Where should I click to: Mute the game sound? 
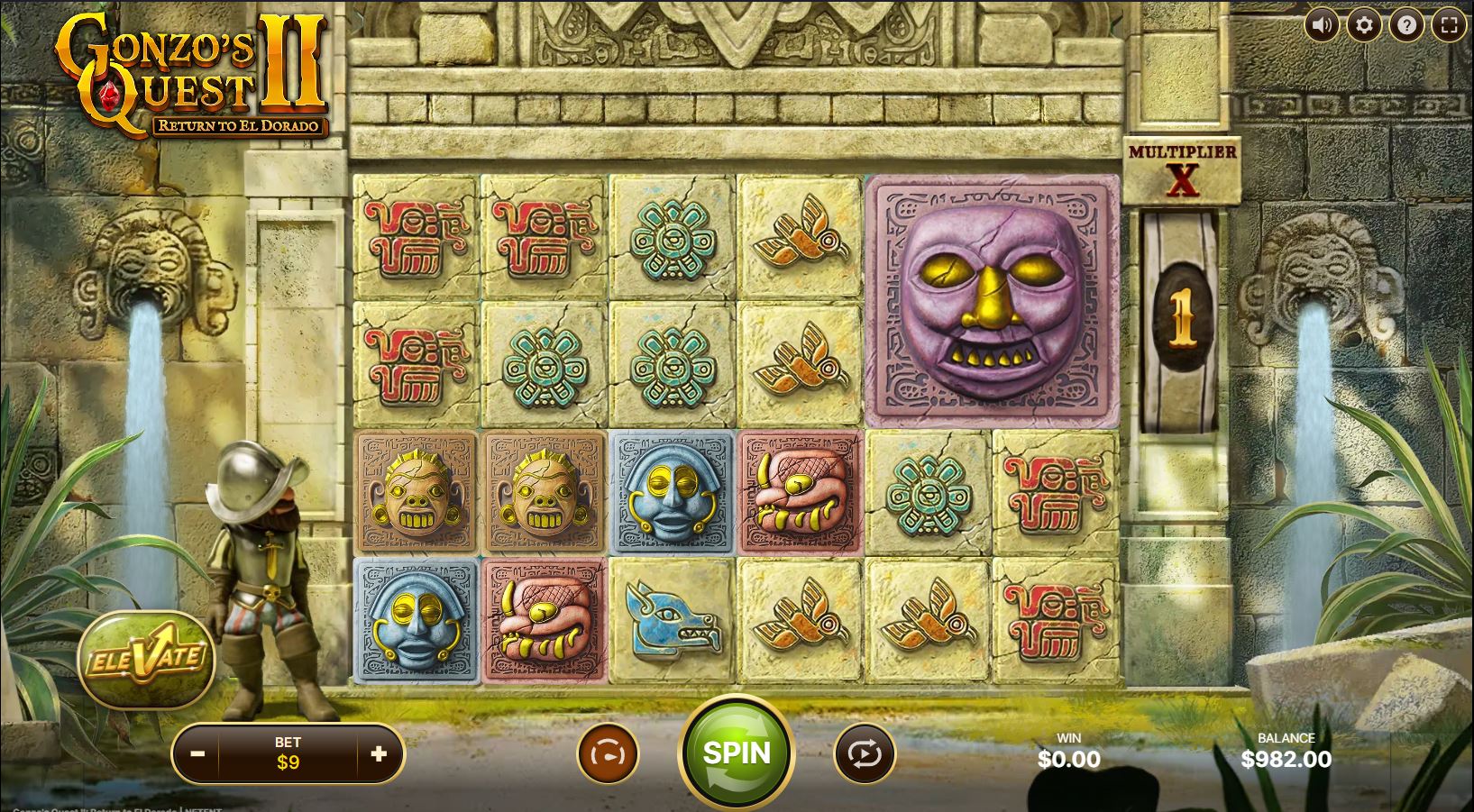(x=1322, y=25)
